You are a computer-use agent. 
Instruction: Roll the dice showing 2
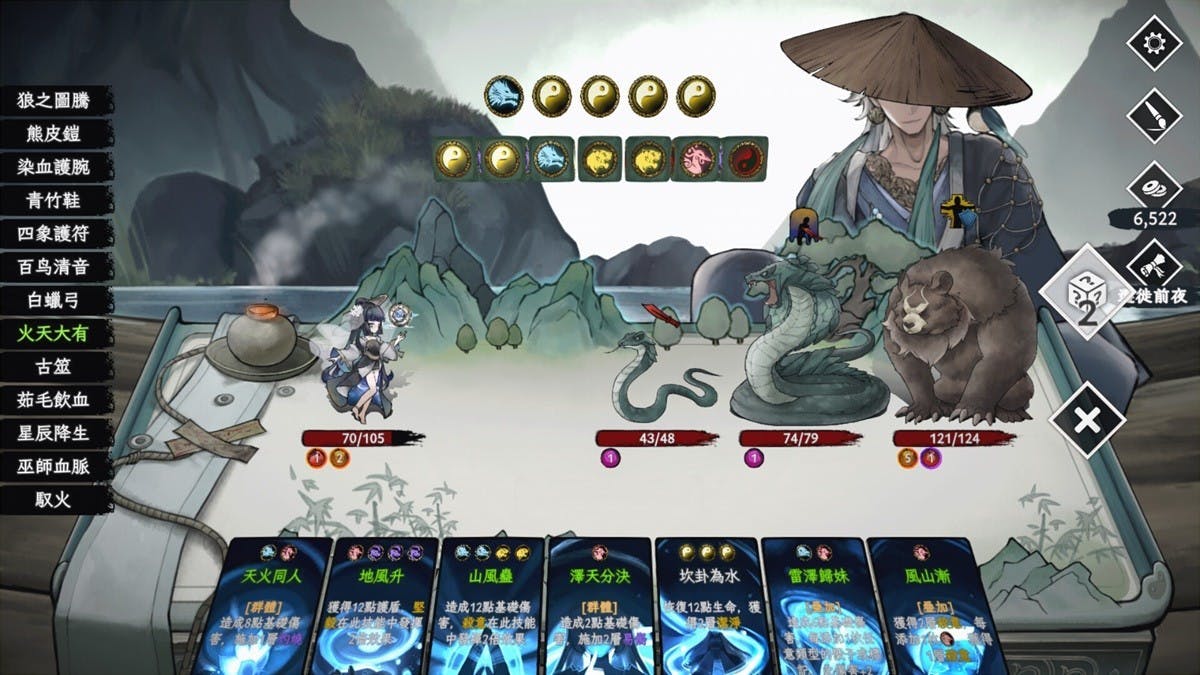(x=1086, y=292)
